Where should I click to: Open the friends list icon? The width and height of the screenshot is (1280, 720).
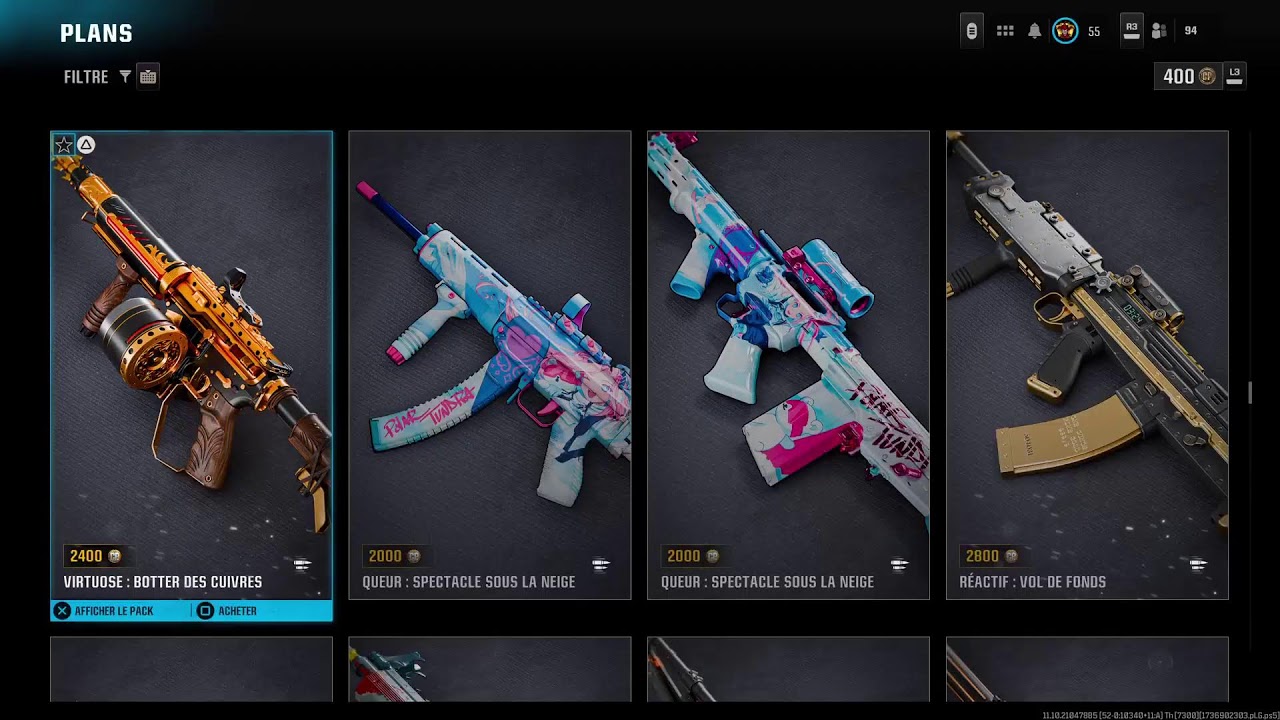coord(1159,31)
